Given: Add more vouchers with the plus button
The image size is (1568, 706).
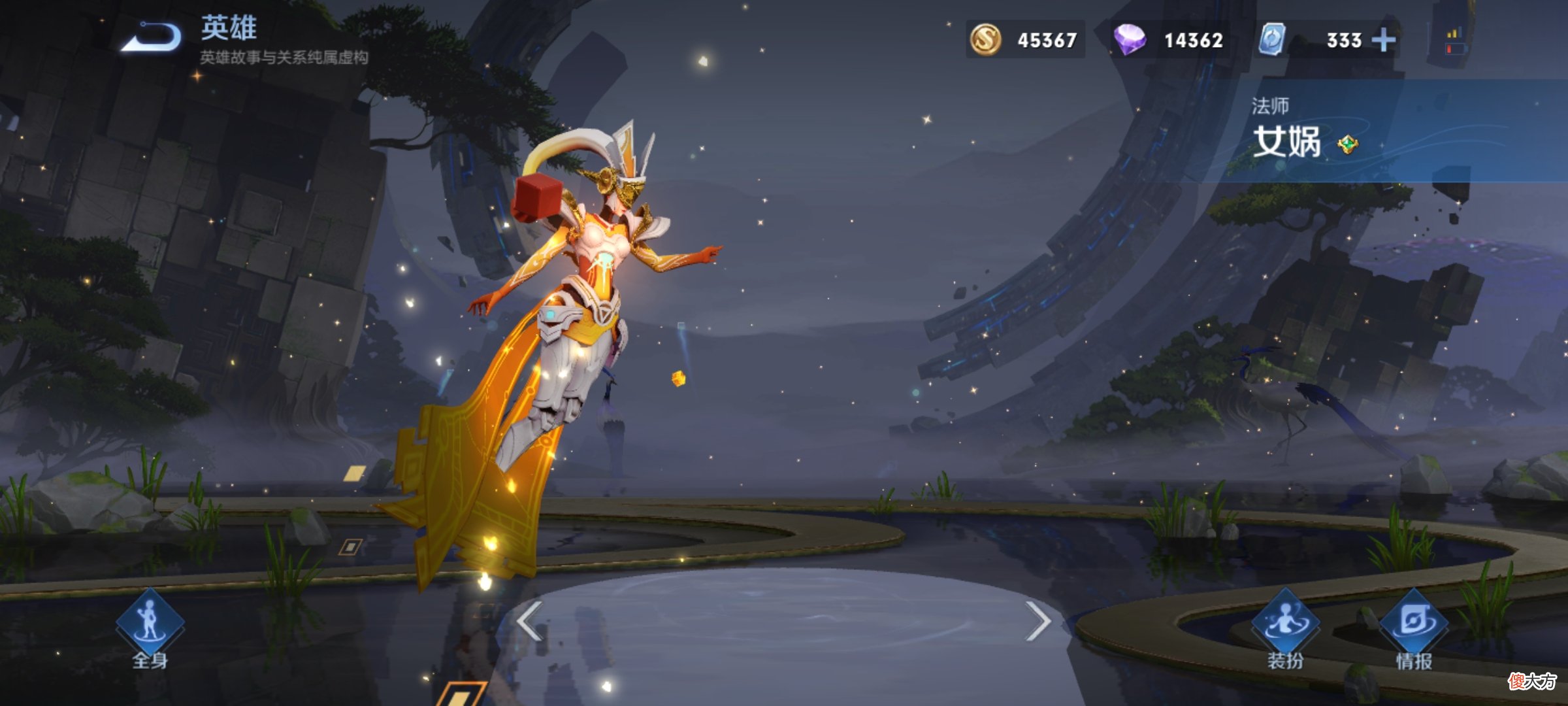Looking at the screenshot, I should pos(1383,40).
